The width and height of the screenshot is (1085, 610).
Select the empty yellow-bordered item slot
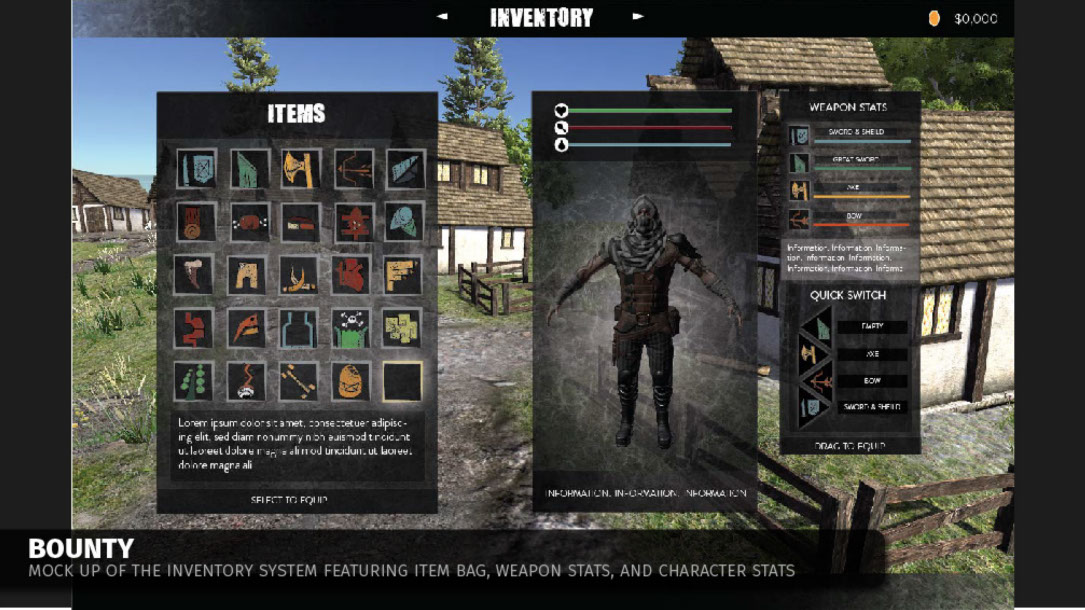(404, 381)
